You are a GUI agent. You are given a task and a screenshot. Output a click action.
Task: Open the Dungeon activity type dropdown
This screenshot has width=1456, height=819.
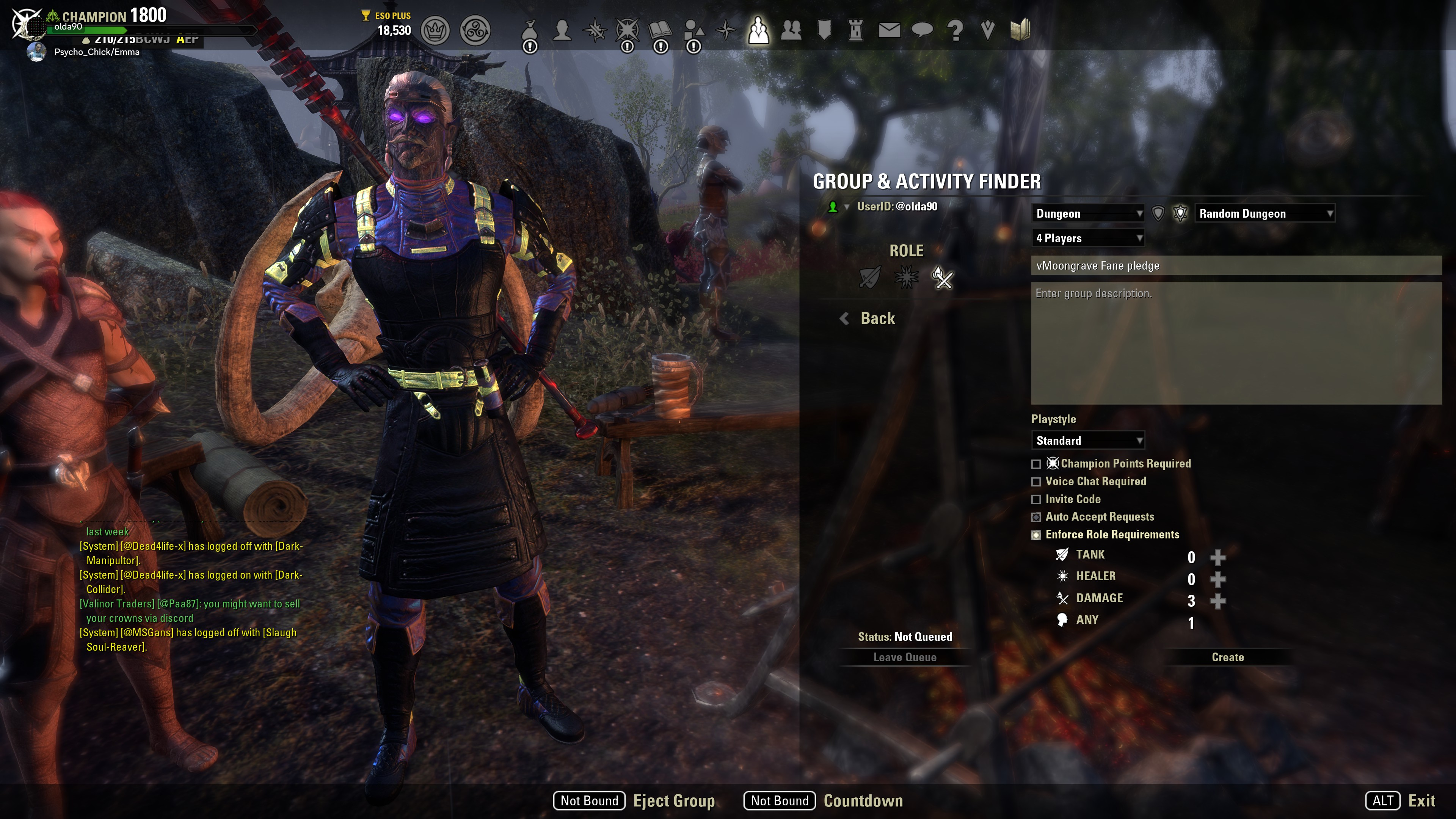(1088, 213)
